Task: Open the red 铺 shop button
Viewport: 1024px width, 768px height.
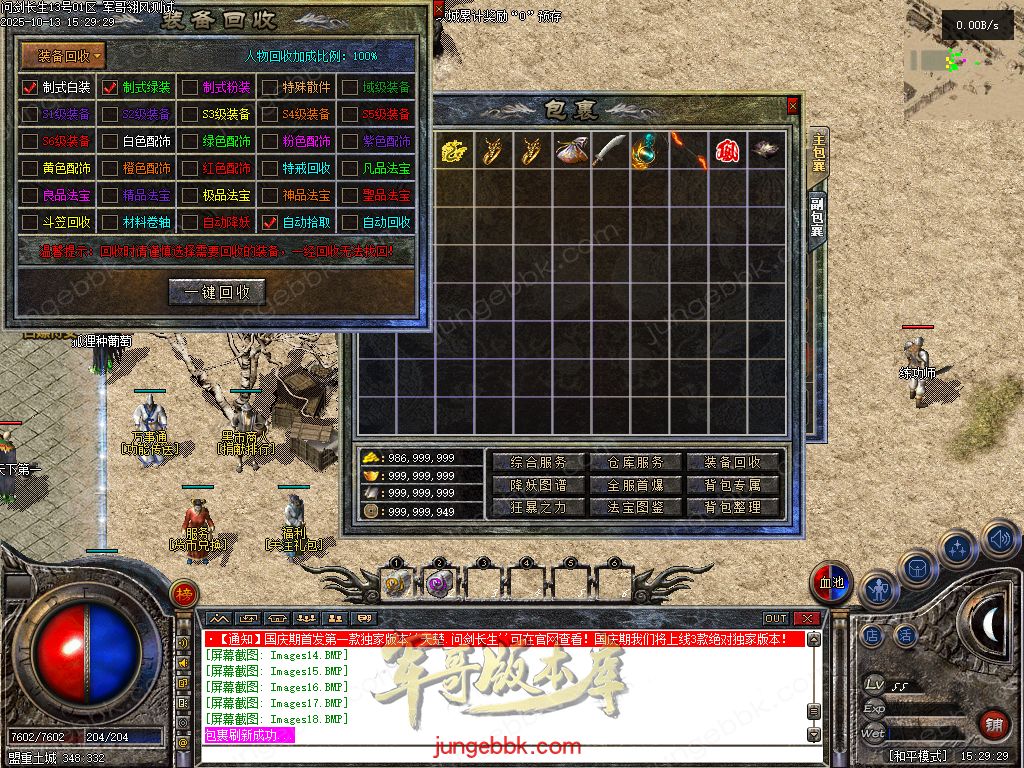Action: pyautogui.click(x=994, y=723)
